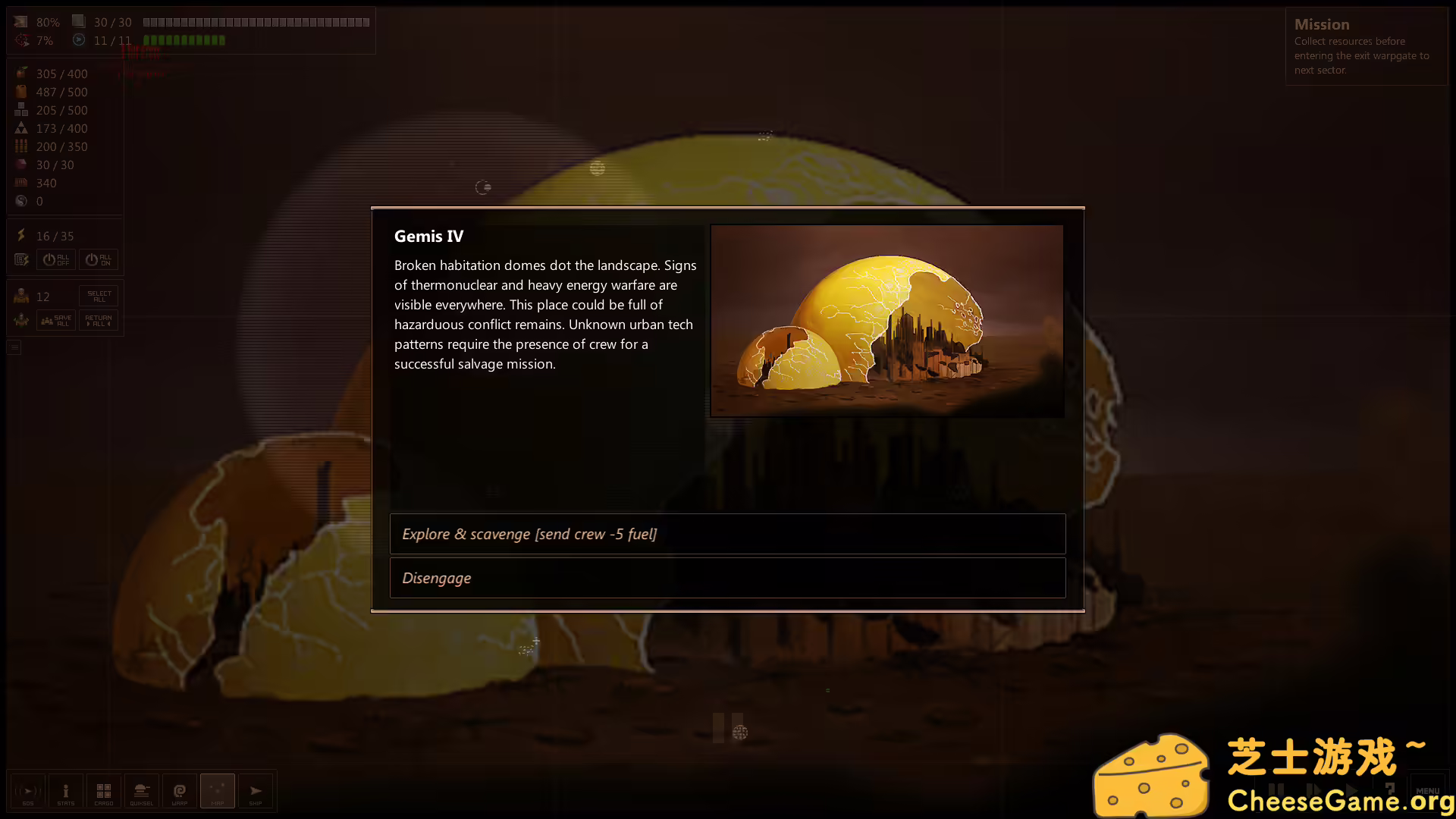Expand the power breaker panel icon
The height and width of the screenshot is (819, 1456).
pyautogui.click(x=20, y=259)
